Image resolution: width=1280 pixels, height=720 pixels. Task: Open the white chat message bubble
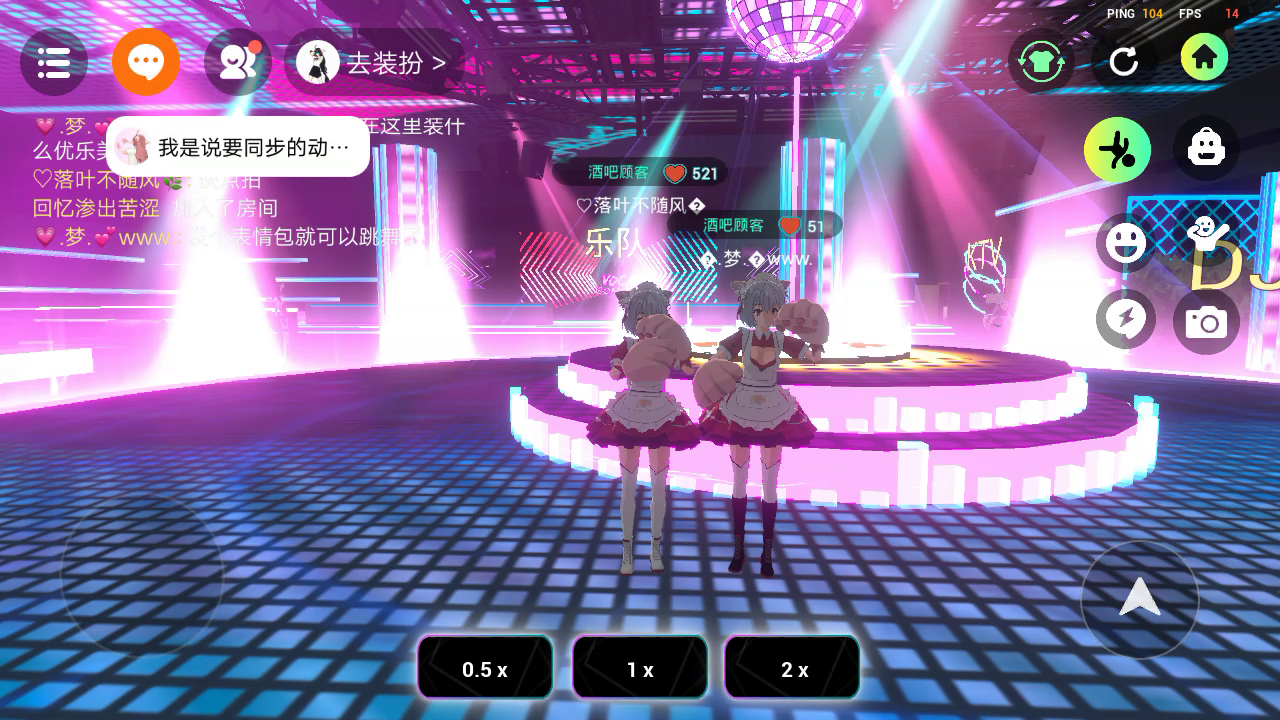tap(238, 147)
